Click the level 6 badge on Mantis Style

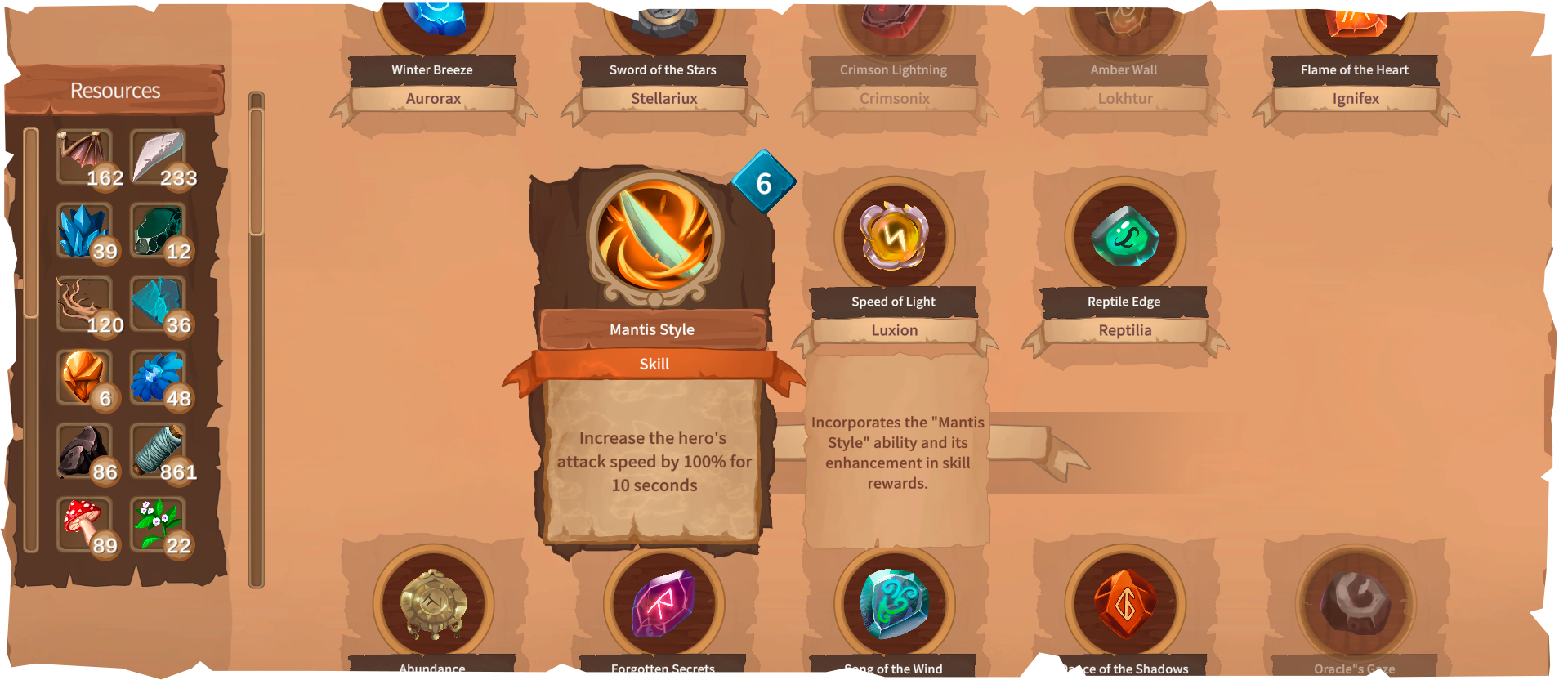click(763, 184)
